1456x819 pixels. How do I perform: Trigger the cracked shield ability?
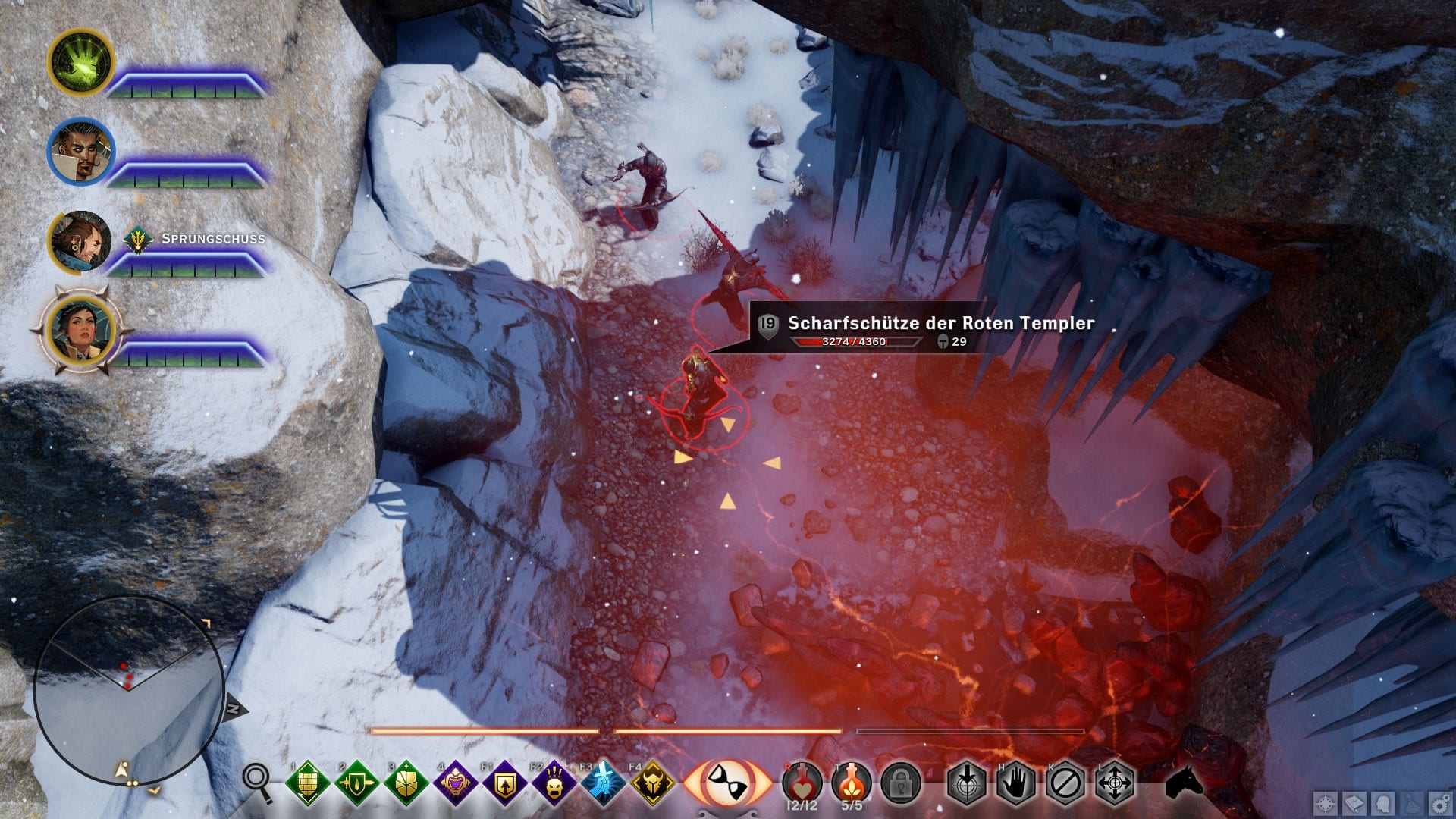click(x=406, y=783)
